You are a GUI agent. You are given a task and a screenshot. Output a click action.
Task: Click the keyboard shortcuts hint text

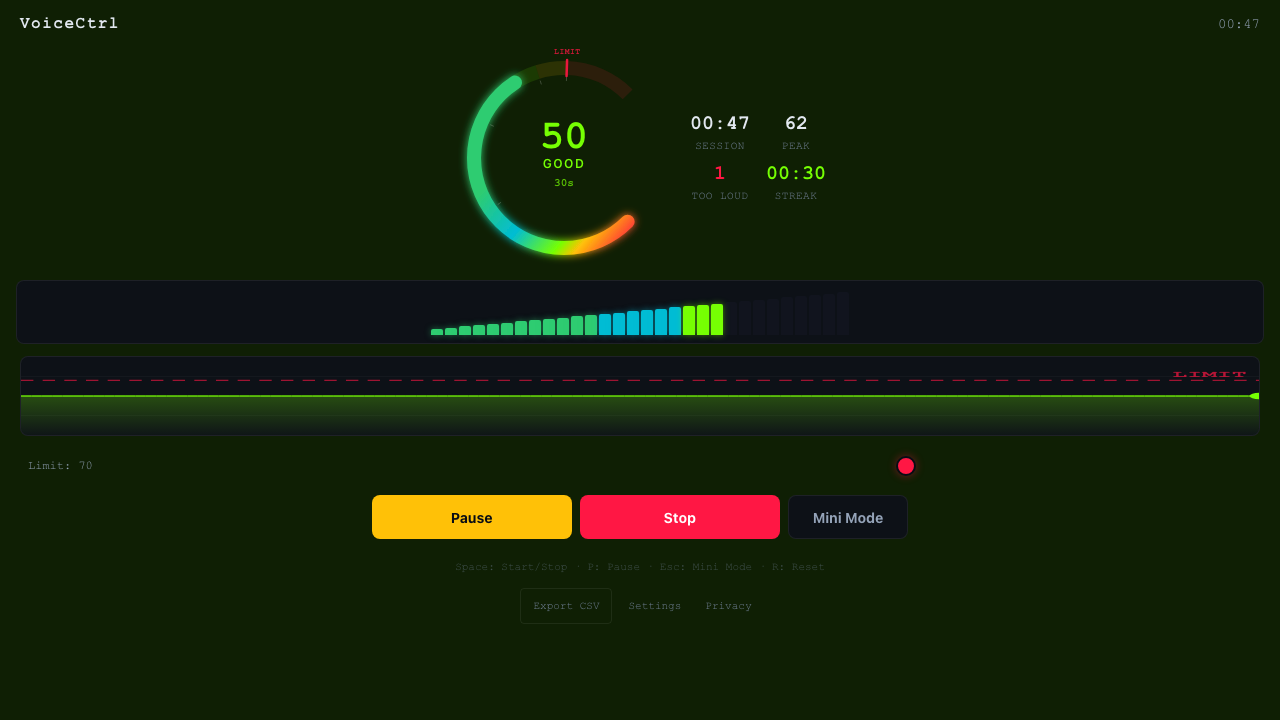pyautogui.click(x=639, y=566)
